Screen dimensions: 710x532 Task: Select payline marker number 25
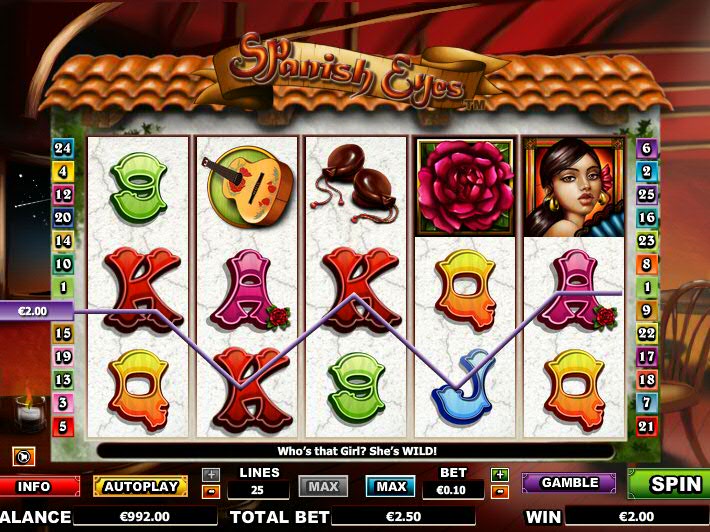tap(647, 194)
